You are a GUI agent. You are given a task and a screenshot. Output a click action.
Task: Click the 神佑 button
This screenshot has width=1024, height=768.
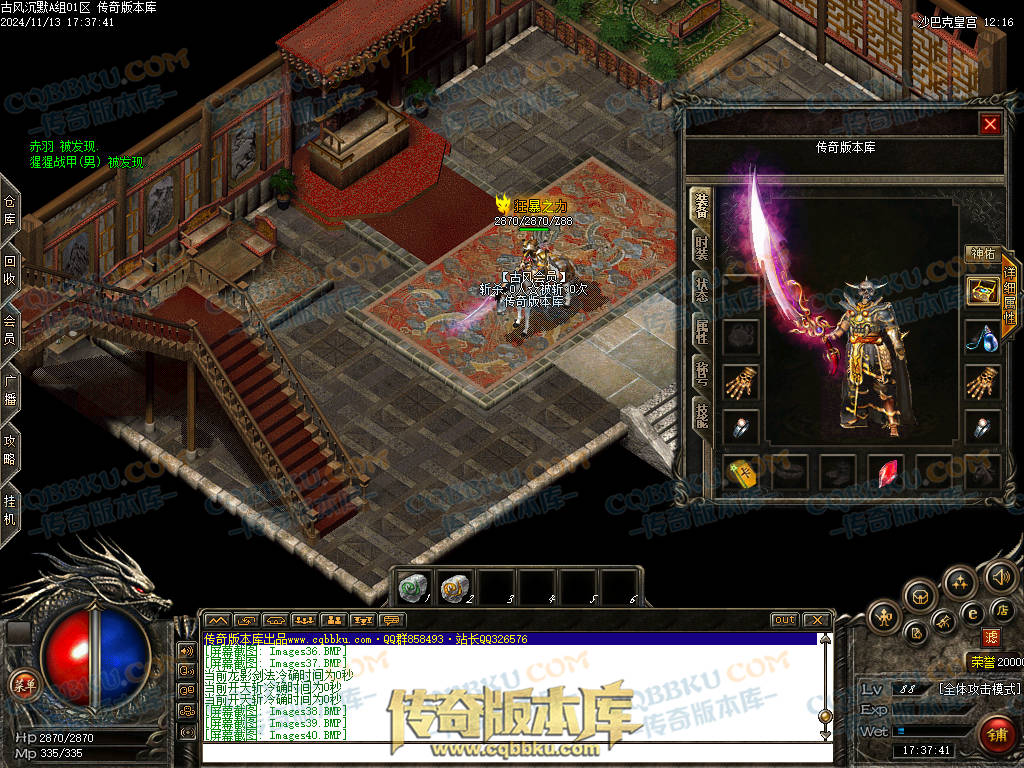coord(981,254)
